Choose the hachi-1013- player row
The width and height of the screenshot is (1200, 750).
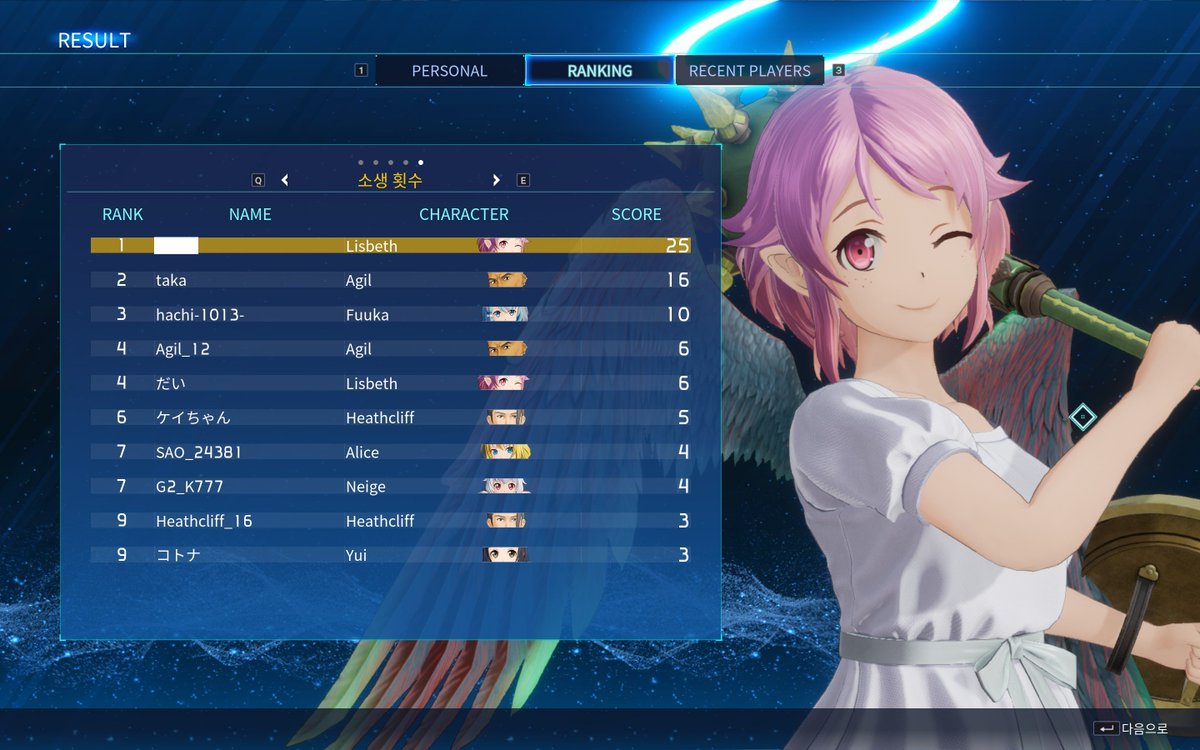coord(390,315)
